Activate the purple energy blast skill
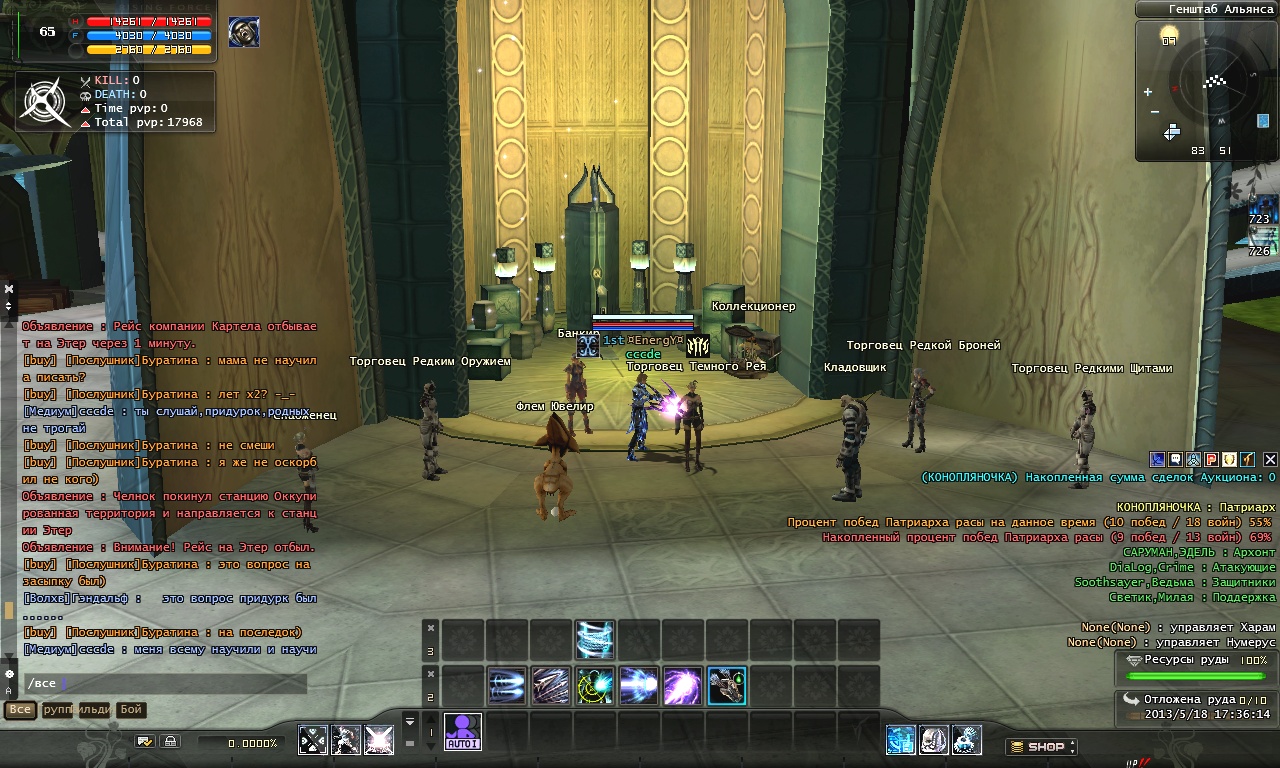The height and width of the screenshot is (768, 1280). tap(683, 686)
